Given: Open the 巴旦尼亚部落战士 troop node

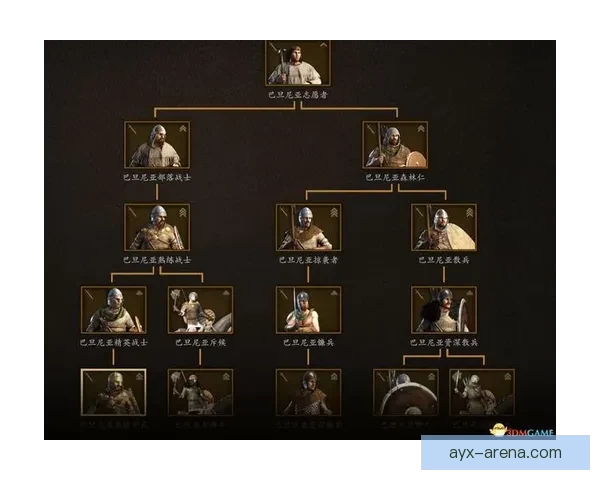Looking at the screenshot, I should [x=158, y=144].
